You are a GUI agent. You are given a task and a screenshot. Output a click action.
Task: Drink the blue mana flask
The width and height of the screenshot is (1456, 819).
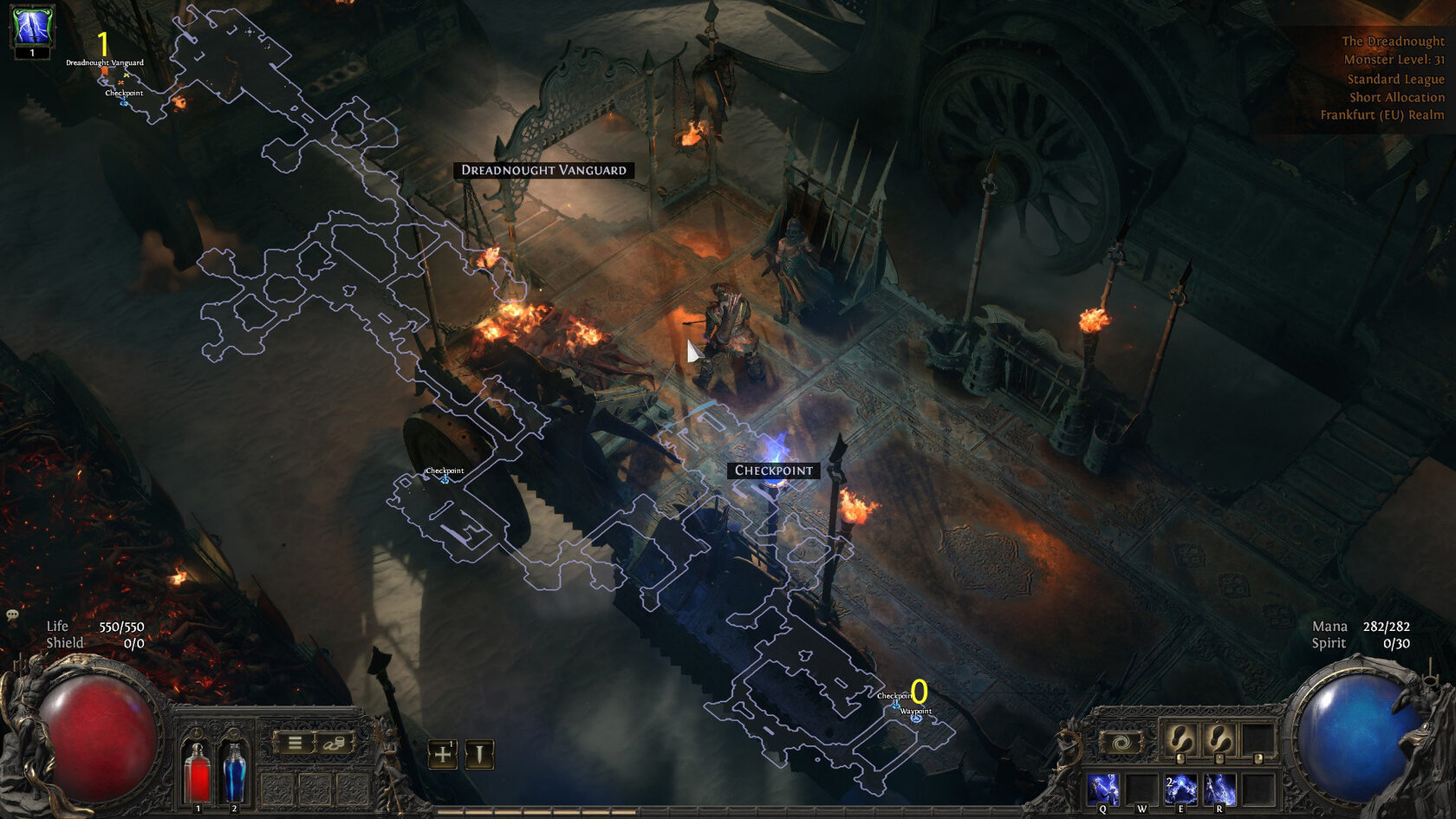234,770
